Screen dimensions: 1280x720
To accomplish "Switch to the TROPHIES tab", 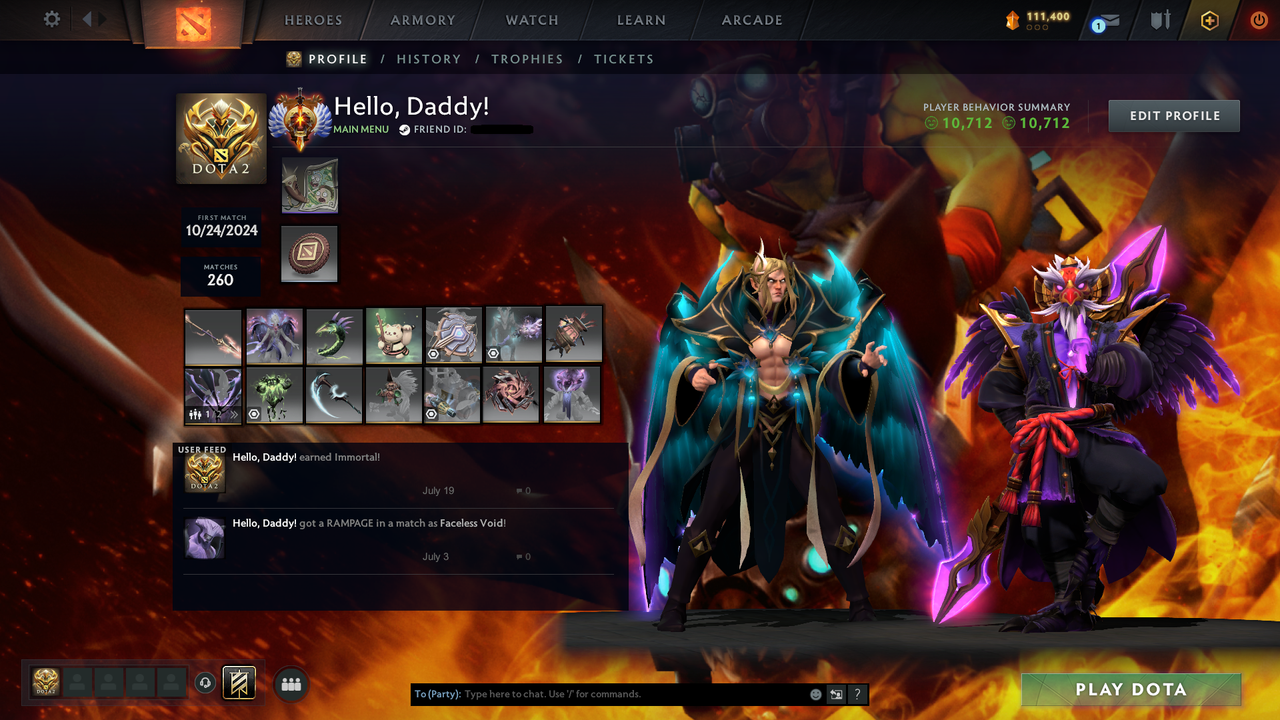I will pos(527,59).
